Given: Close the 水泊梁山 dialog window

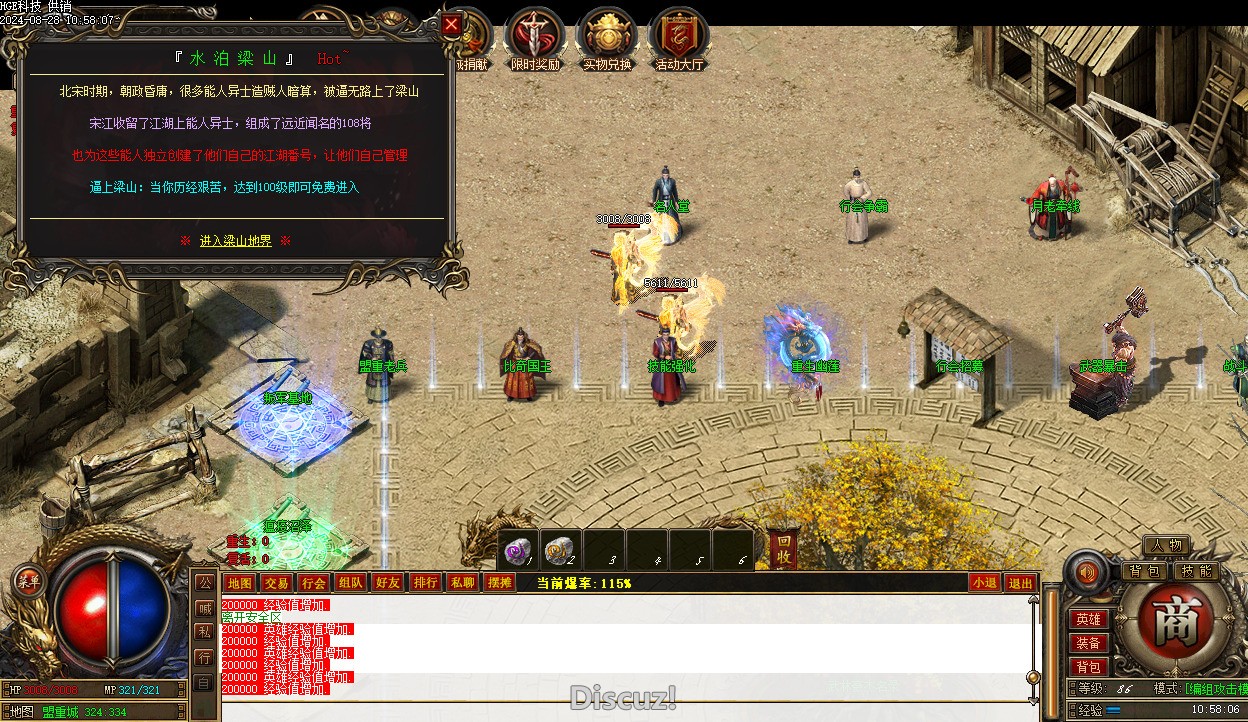Looking at the screenshot, I should [x=452, y=25].
